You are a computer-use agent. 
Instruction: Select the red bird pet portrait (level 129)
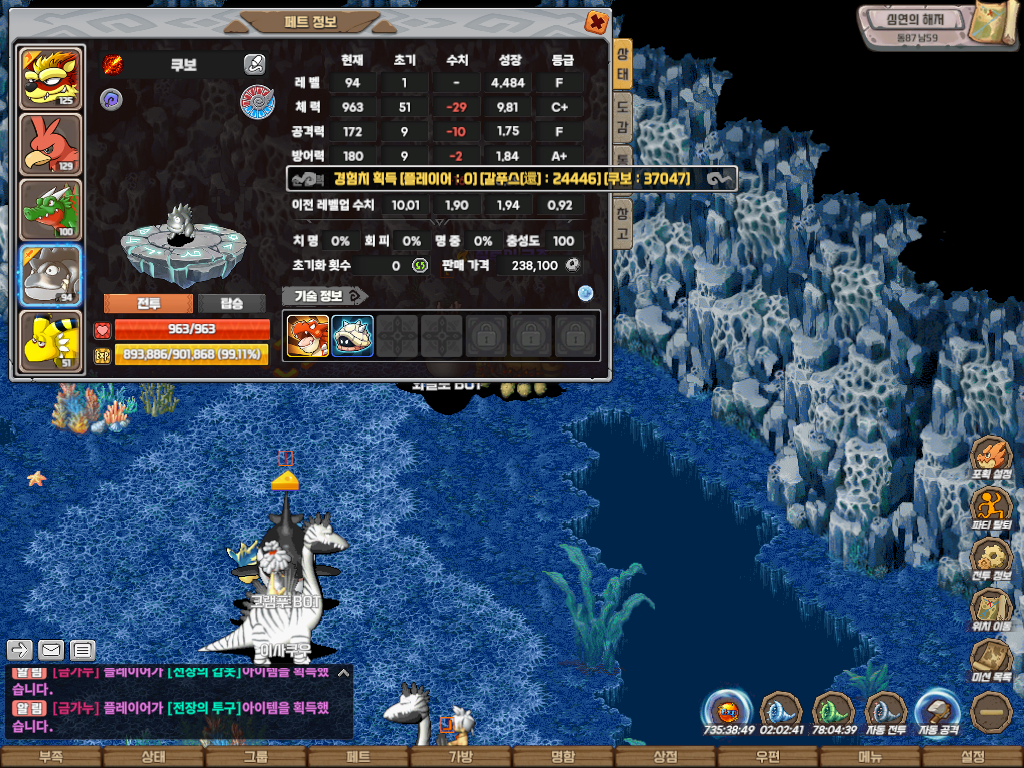click(50, 144)
